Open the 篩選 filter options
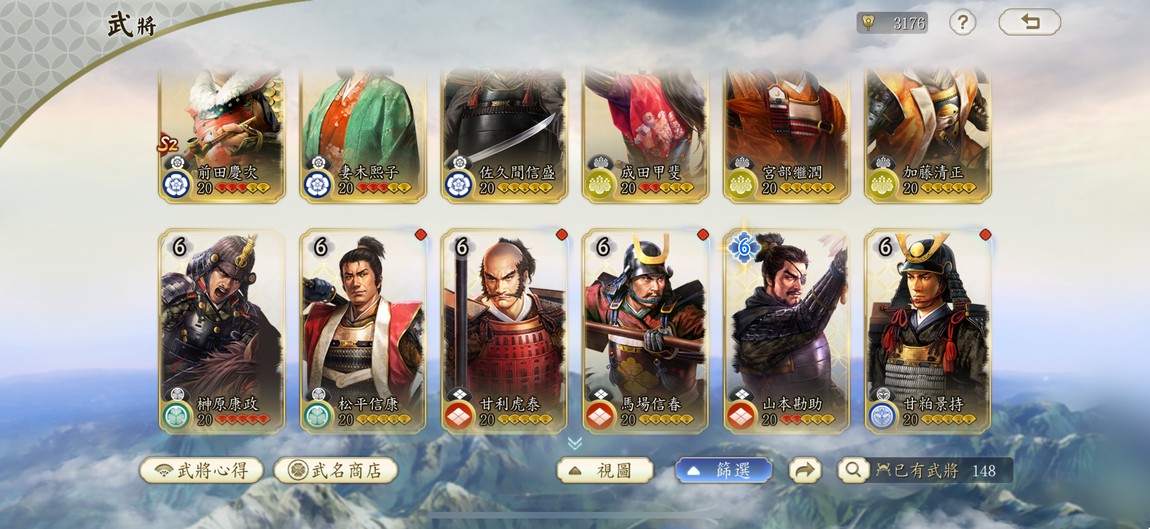 (723, 470)
